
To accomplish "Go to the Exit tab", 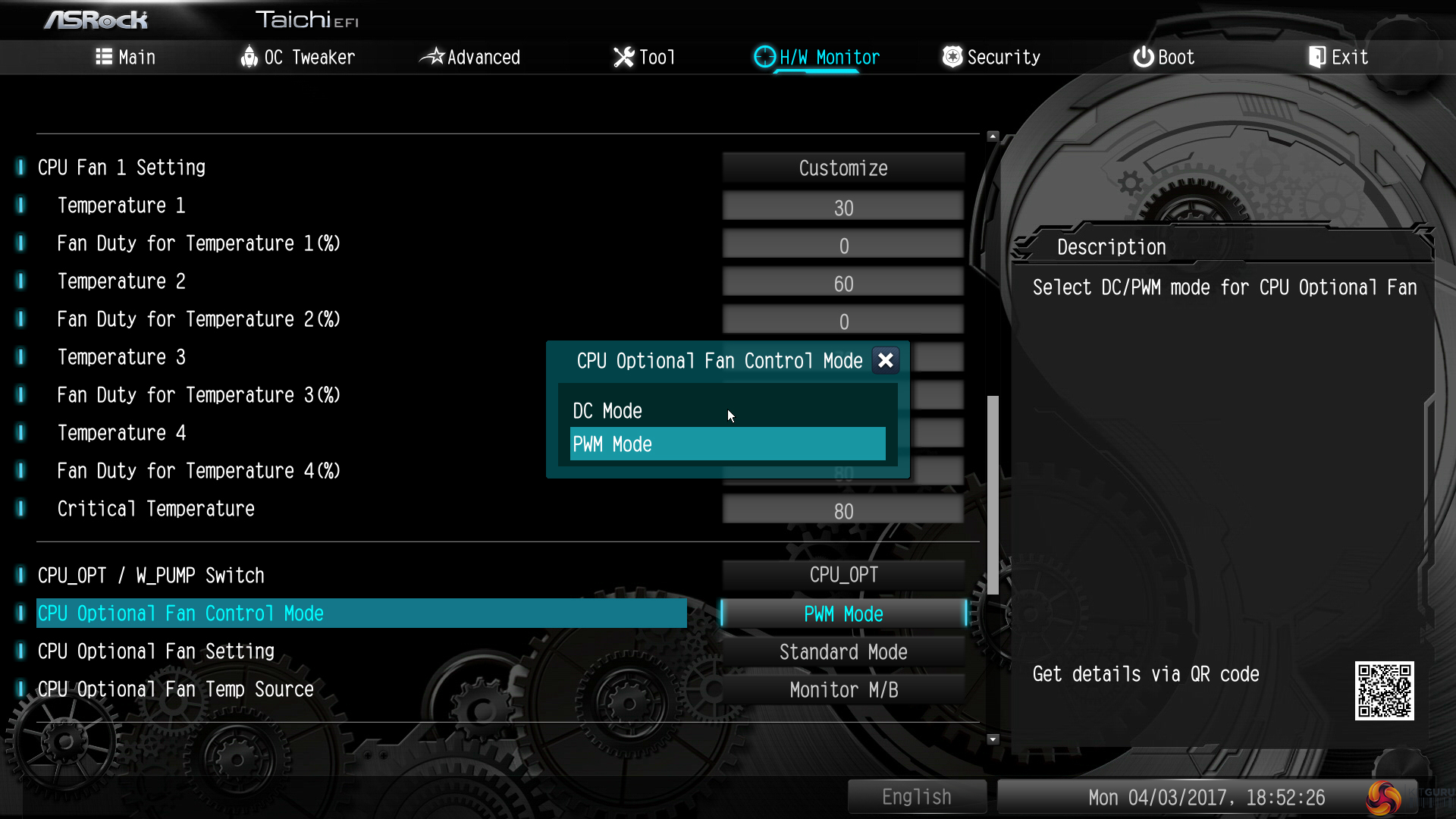I will (x=1338, y=58).
